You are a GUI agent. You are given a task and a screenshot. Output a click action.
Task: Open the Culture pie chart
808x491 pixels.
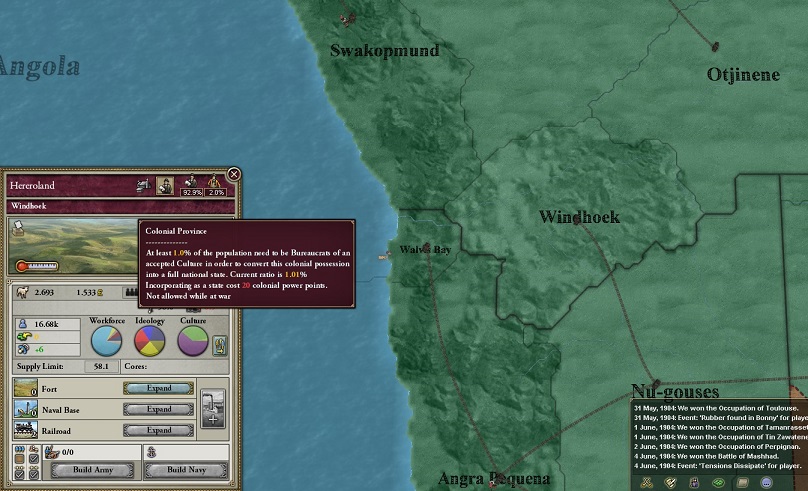pos(193,341)
